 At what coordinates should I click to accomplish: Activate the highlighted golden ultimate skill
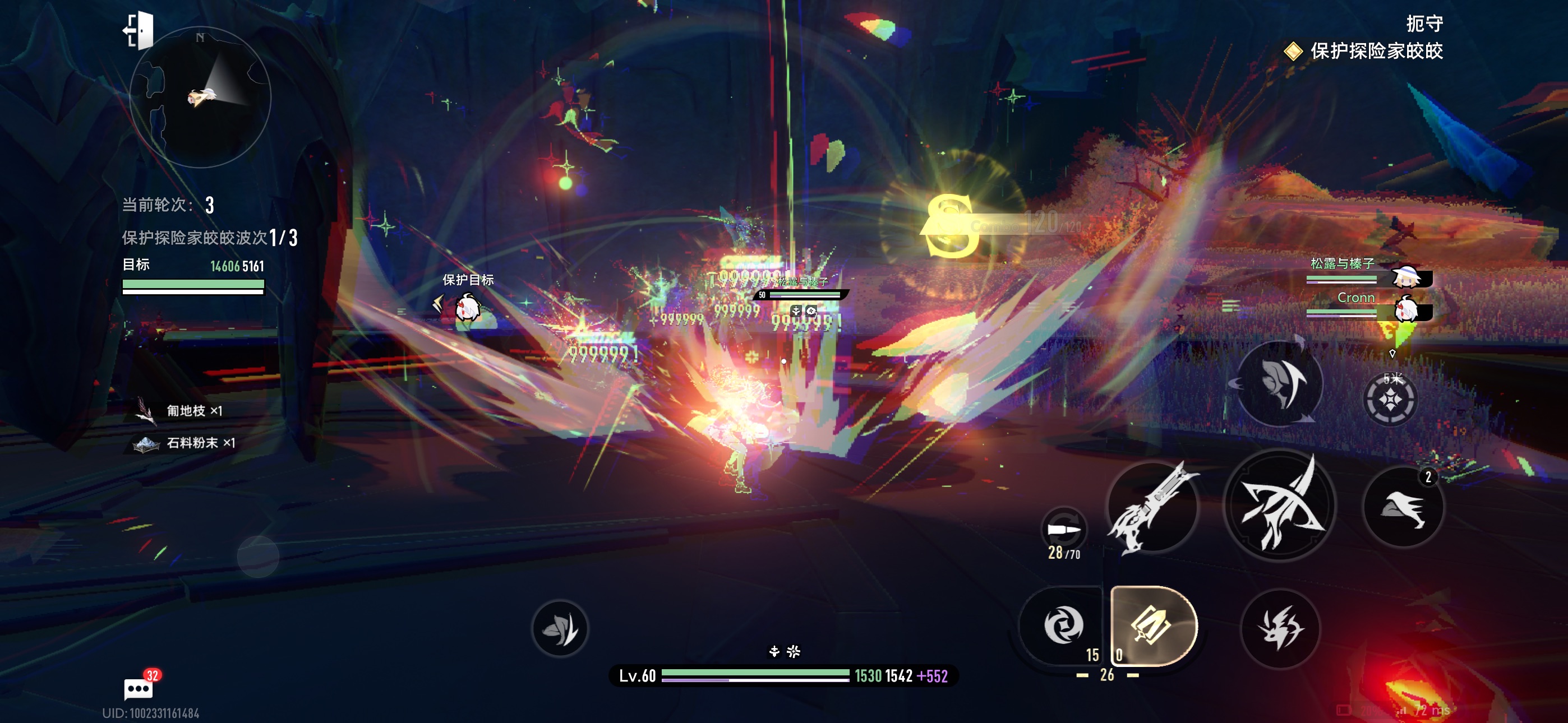(1153, 625)
